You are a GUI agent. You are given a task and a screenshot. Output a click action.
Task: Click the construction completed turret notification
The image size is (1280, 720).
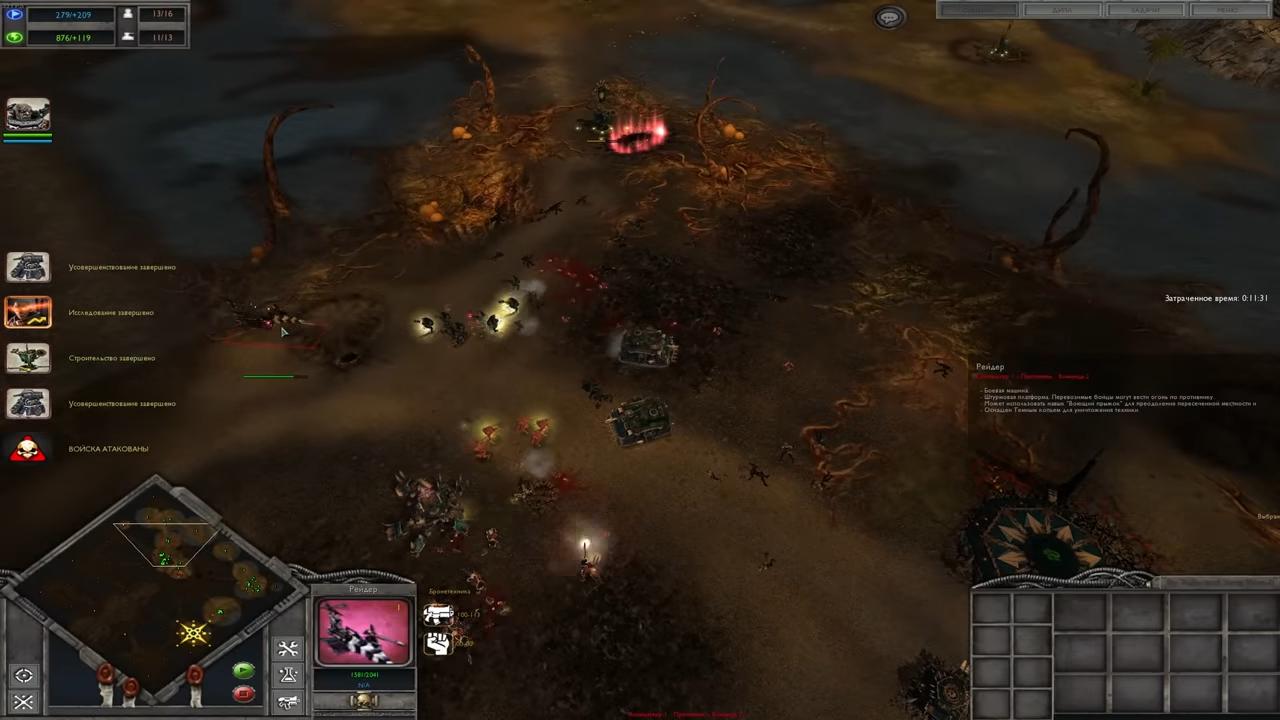(28, 358)
